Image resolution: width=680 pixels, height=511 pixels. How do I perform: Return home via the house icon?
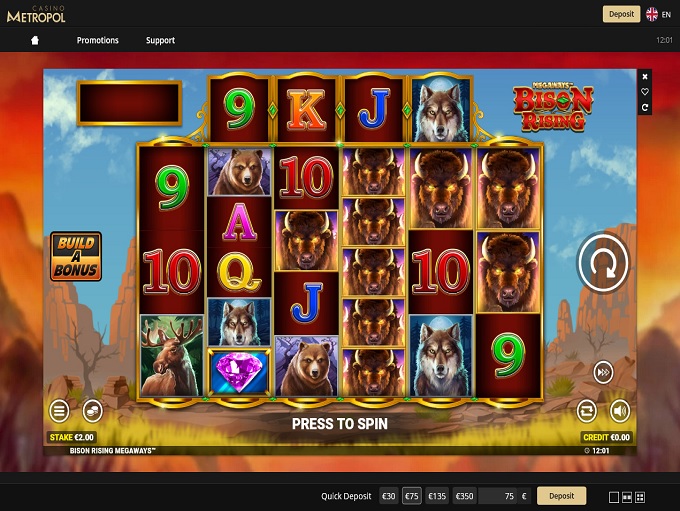point(35,41)
